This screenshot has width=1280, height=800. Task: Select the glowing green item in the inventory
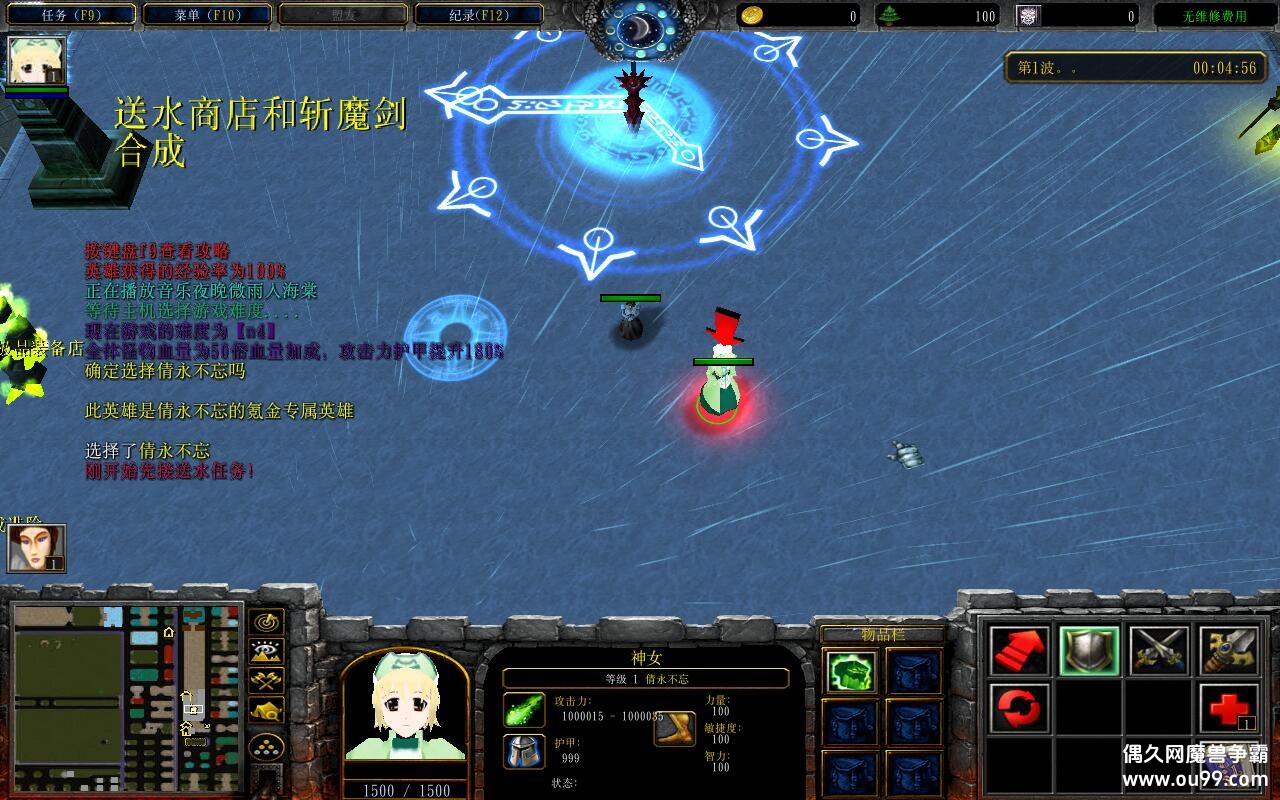(852, 671)
